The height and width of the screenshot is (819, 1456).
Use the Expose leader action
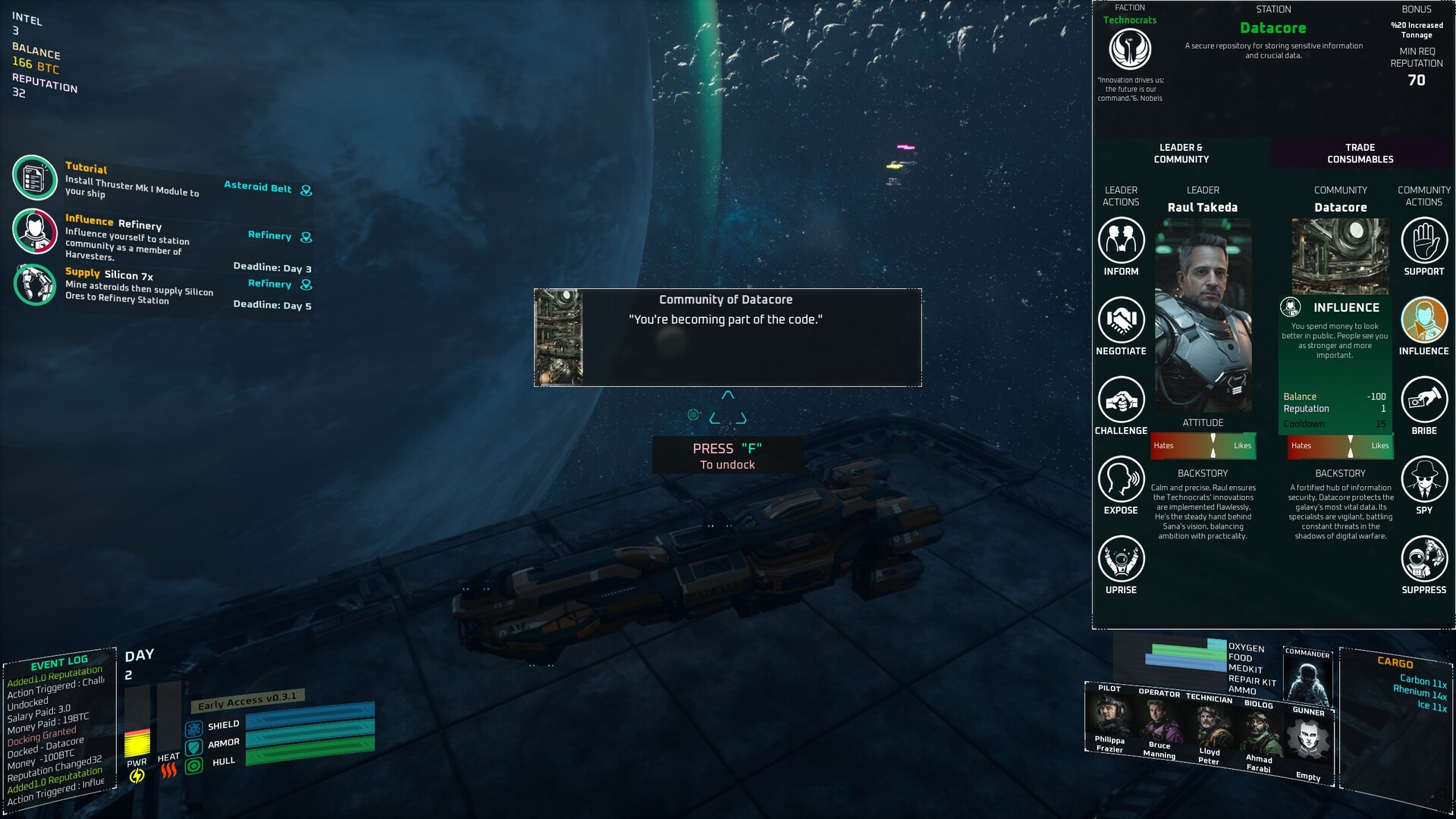(1121, 480)
